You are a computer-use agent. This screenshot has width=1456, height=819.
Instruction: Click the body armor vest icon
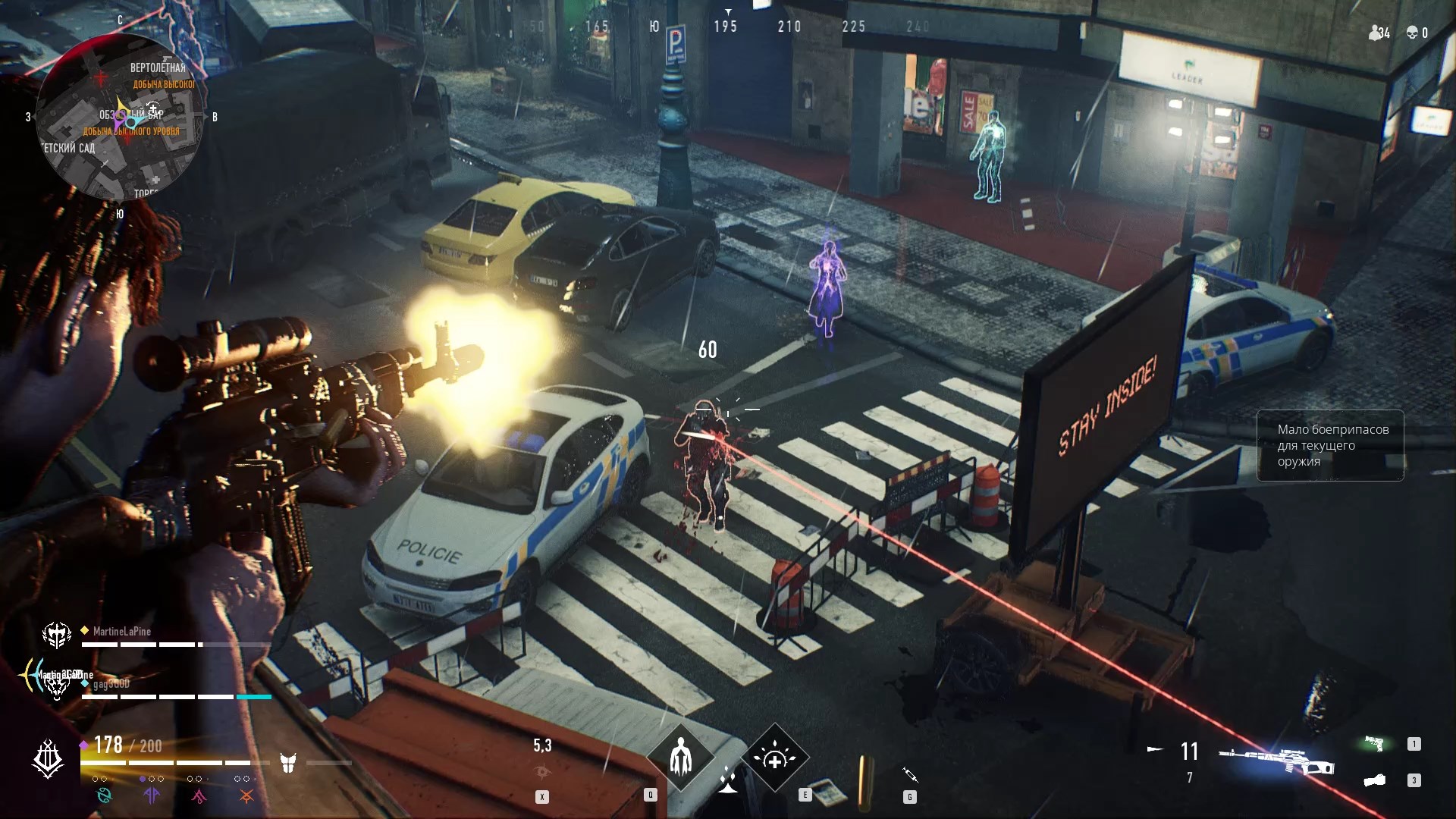(x=288, y=763)
